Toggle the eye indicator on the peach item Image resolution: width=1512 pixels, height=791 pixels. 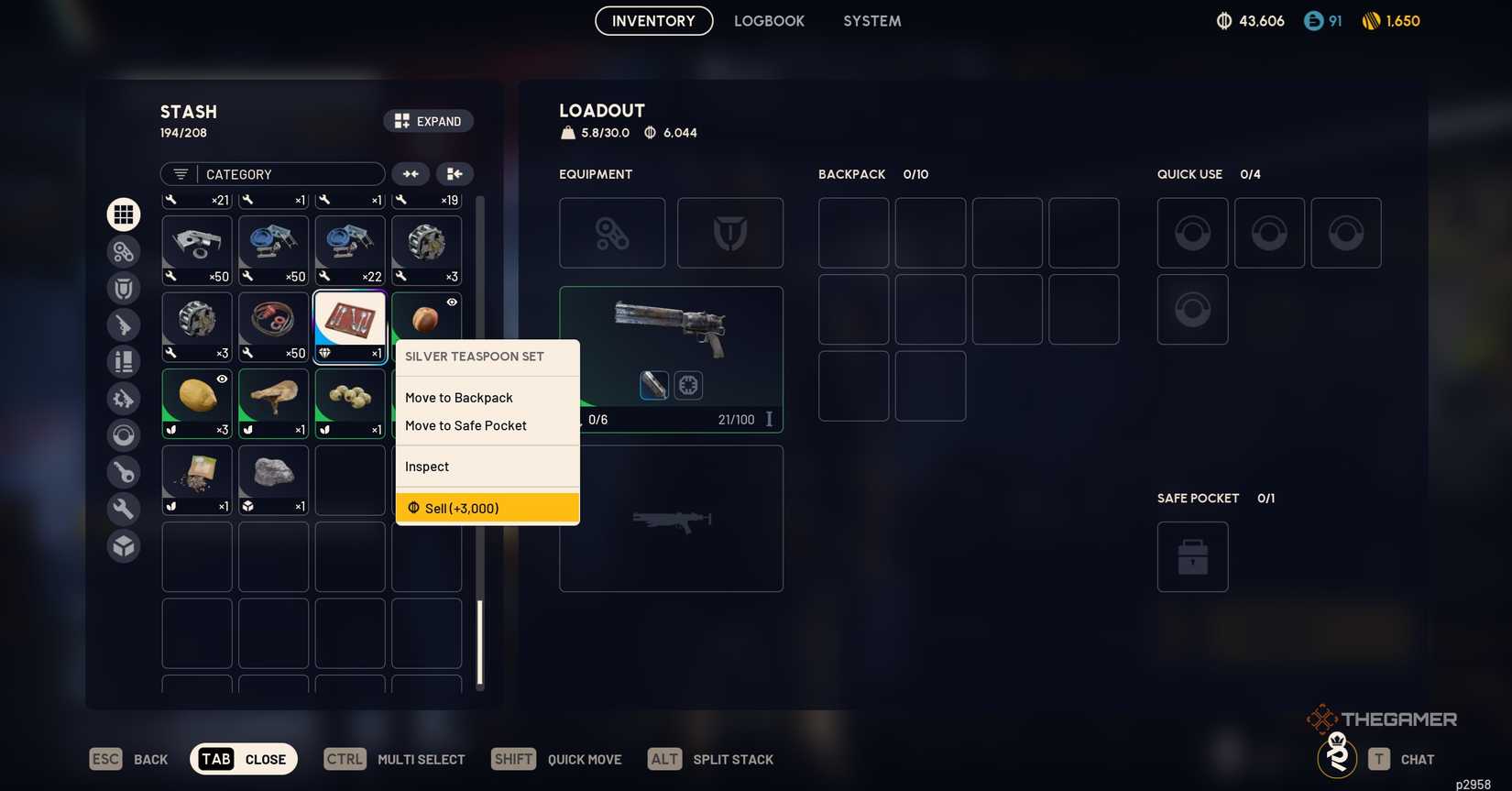(x=451, y=302)
